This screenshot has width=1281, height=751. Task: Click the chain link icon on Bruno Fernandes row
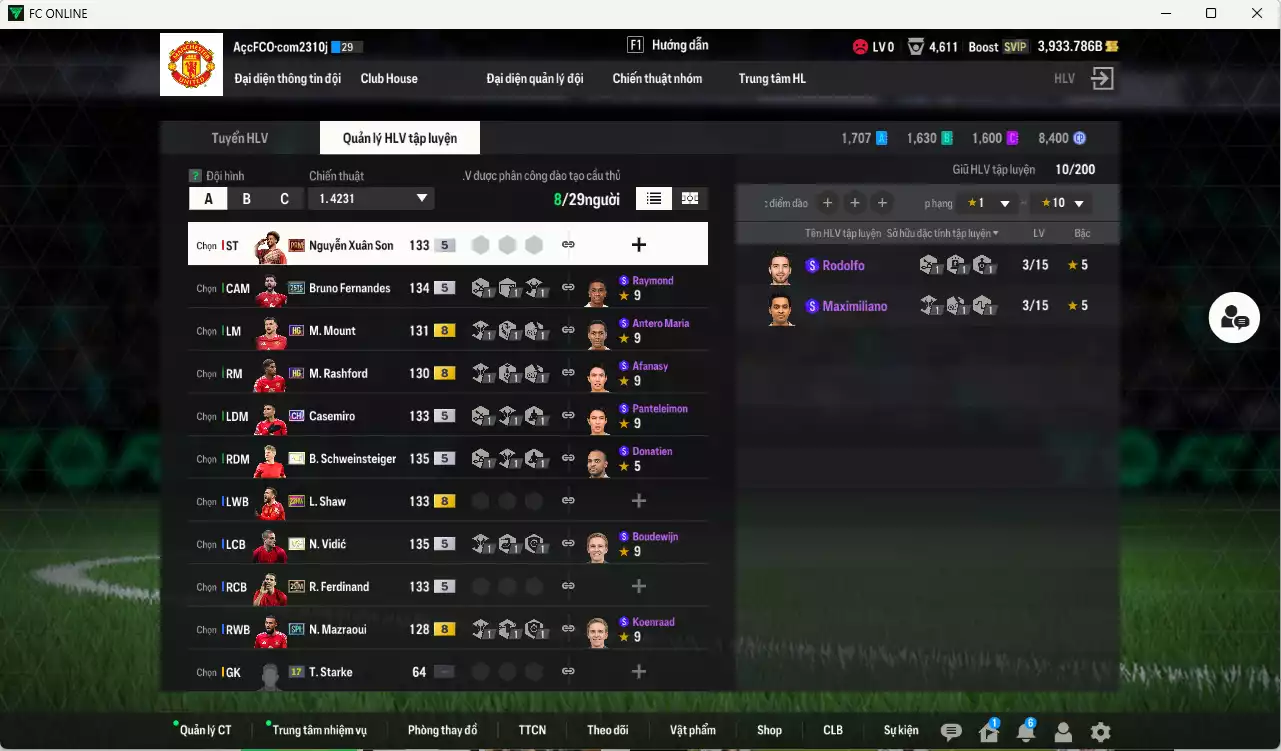pyautogui.click(x=568, y=288)
